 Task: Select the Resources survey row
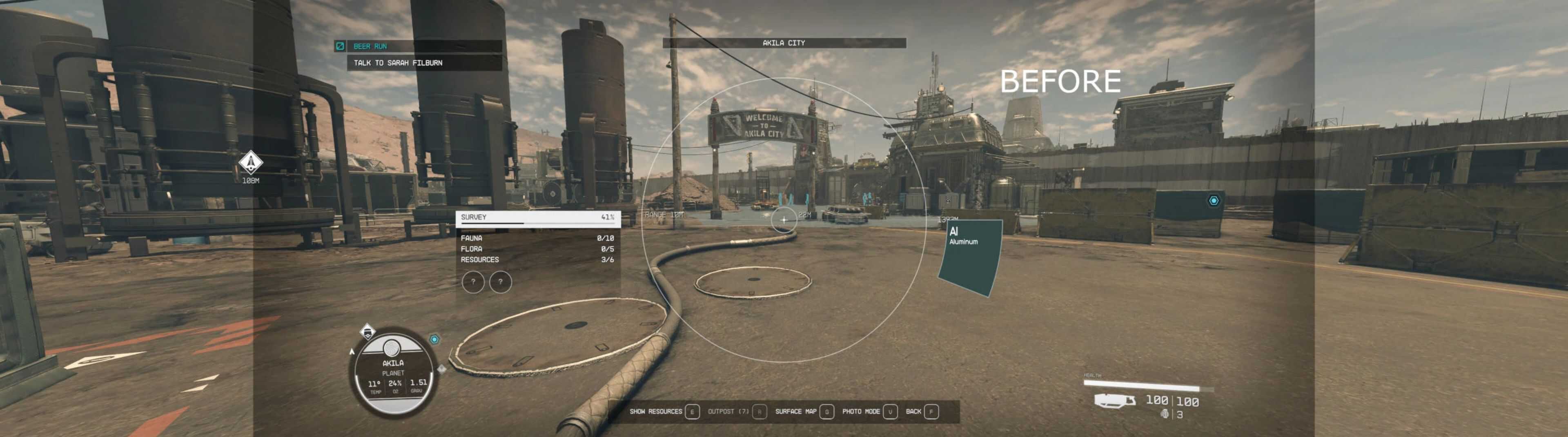[x=537, y=260]
